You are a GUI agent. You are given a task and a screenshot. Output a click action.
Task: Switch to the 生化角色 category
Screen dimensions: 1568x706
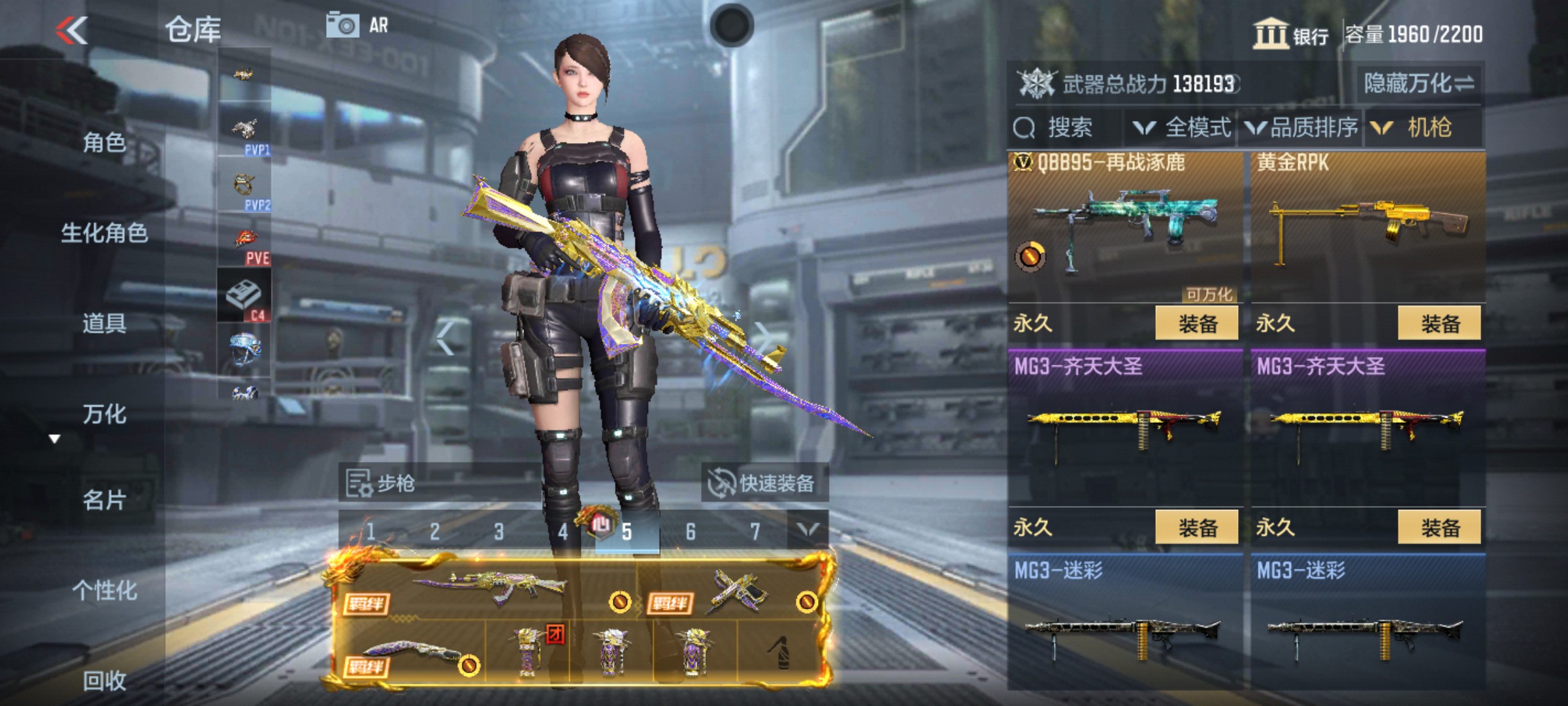104,233
